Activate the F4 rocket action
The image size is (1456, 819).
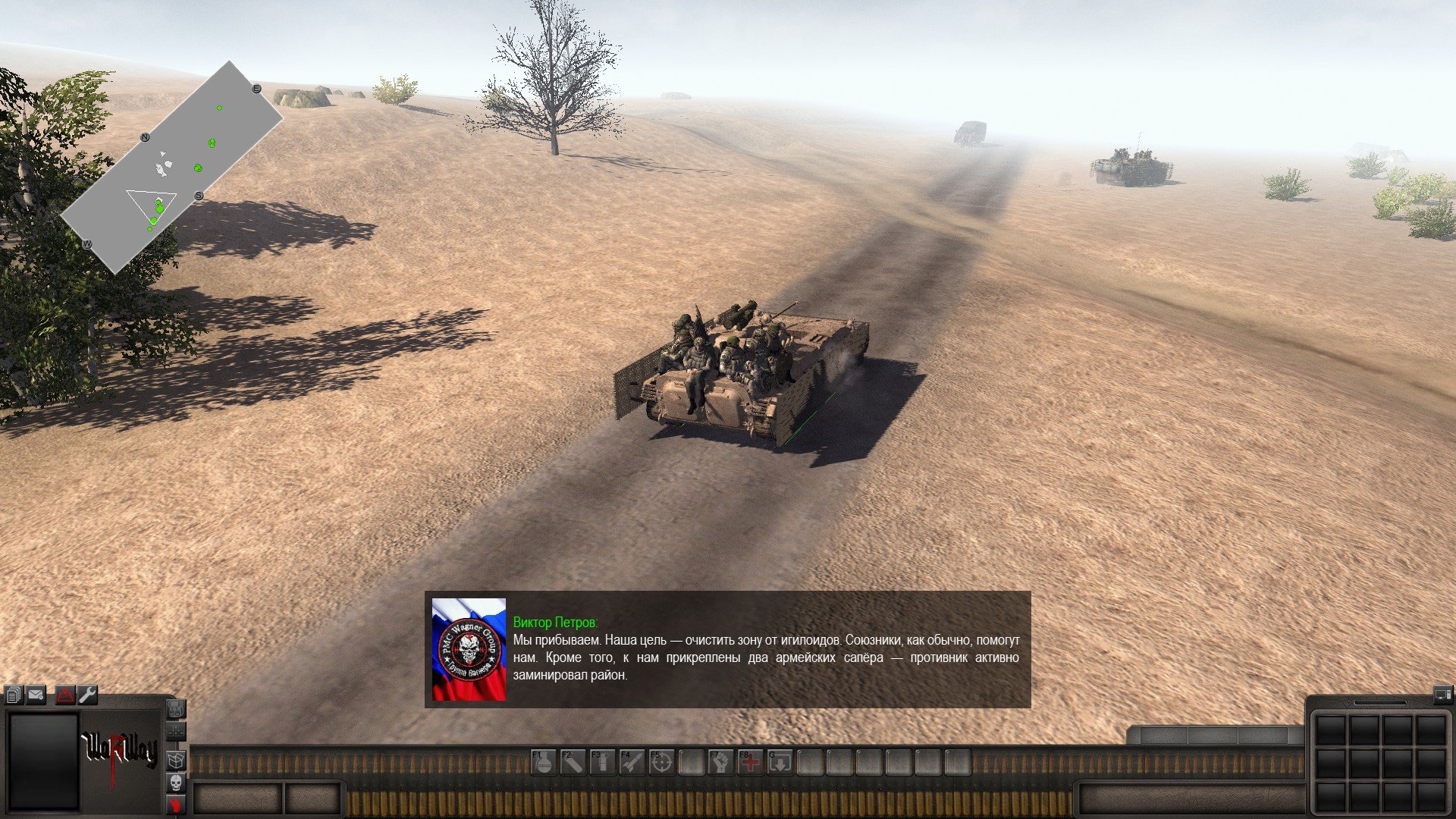632,762
